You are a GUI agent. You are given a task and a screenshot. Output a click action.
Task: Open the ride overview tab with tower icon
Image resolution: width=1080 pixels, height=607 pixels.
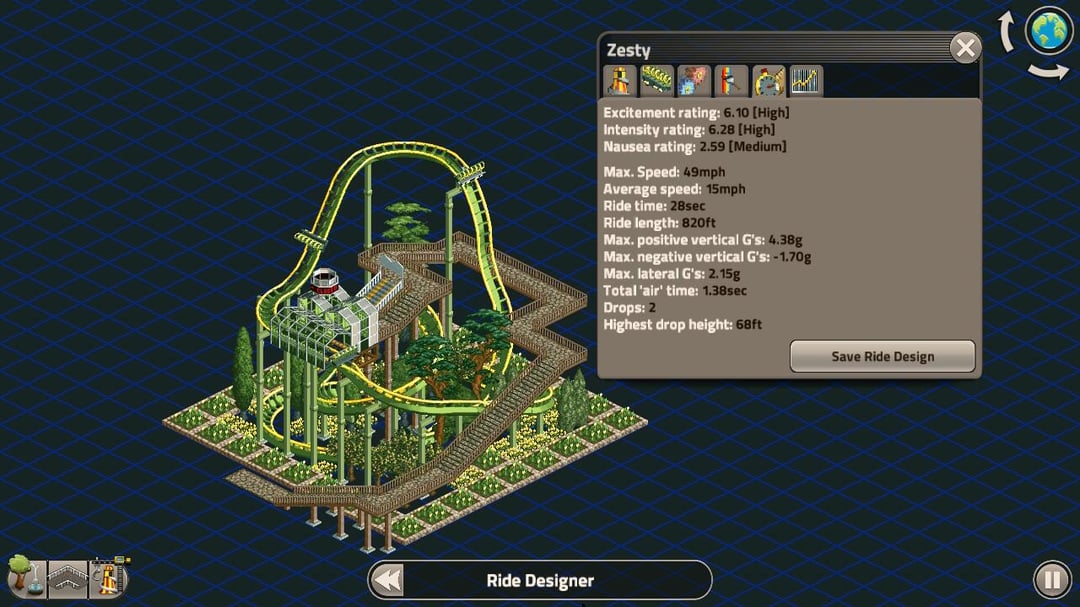620,81
